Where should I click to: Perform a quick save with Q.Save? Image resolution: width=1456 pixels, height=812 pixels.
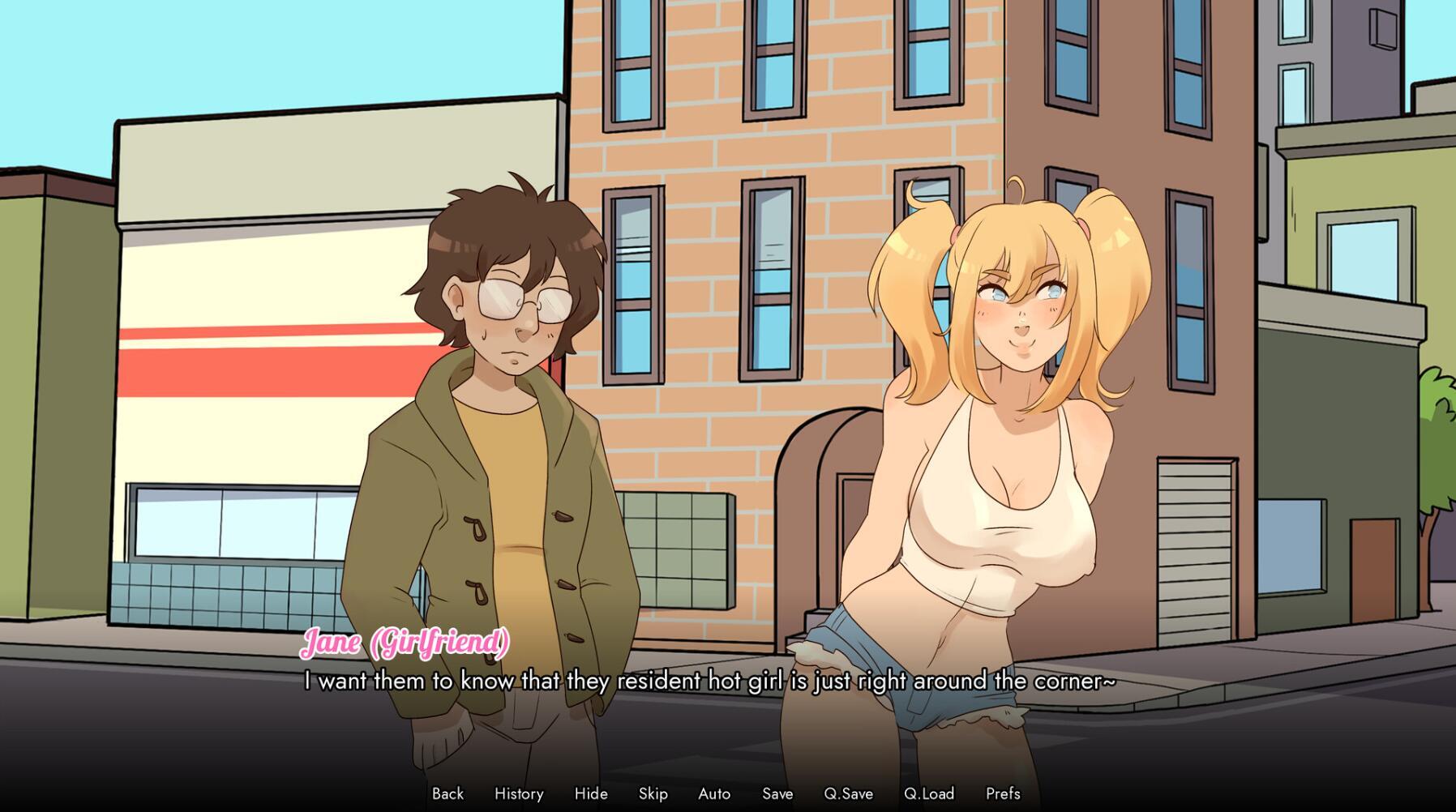coord(846,794)
